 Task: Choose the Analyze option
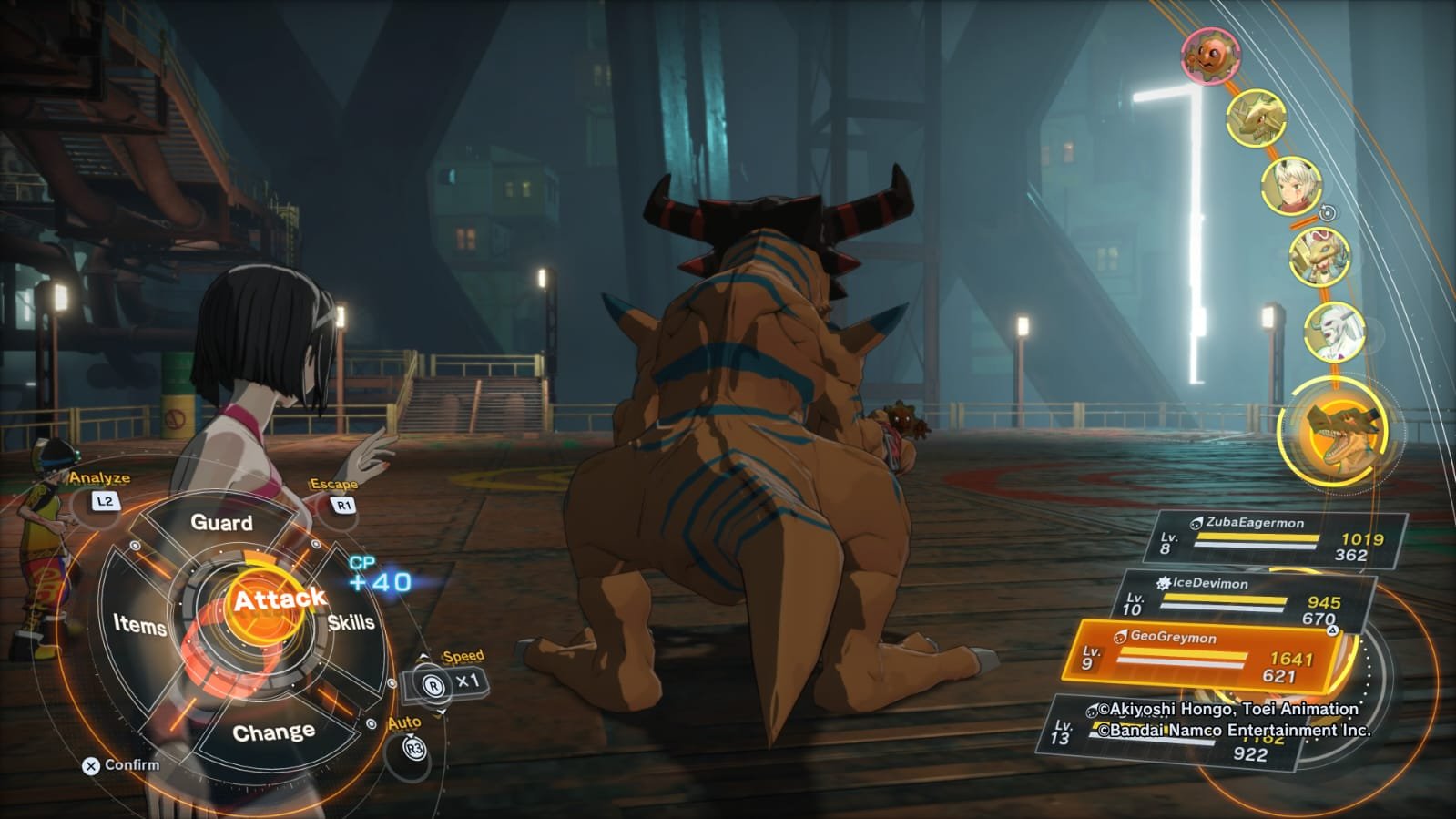pos(105,500)
